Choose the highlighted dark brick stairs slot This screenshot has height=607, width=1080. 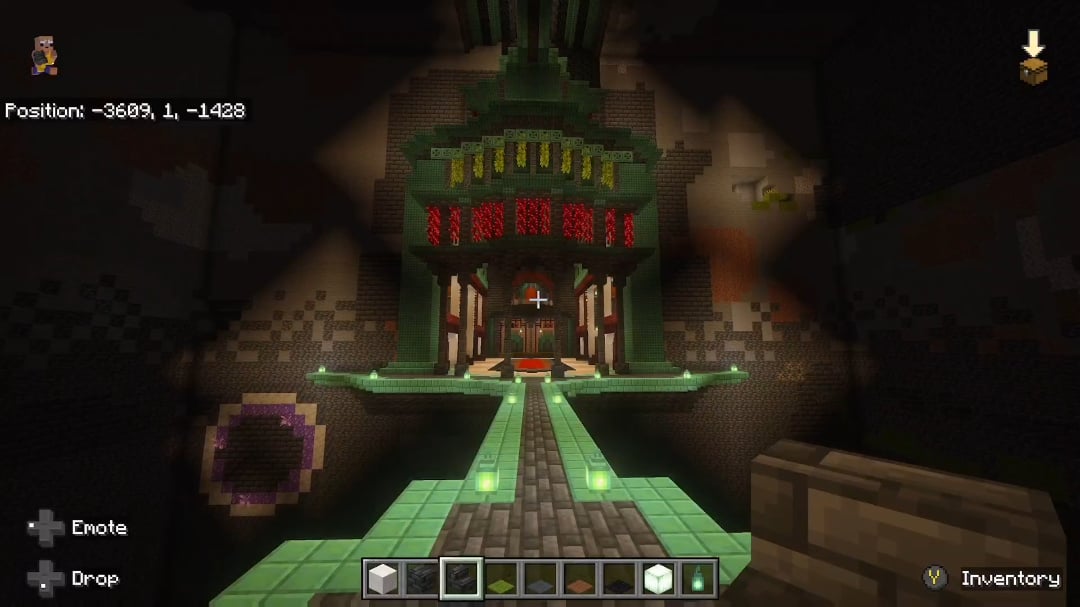461,578
